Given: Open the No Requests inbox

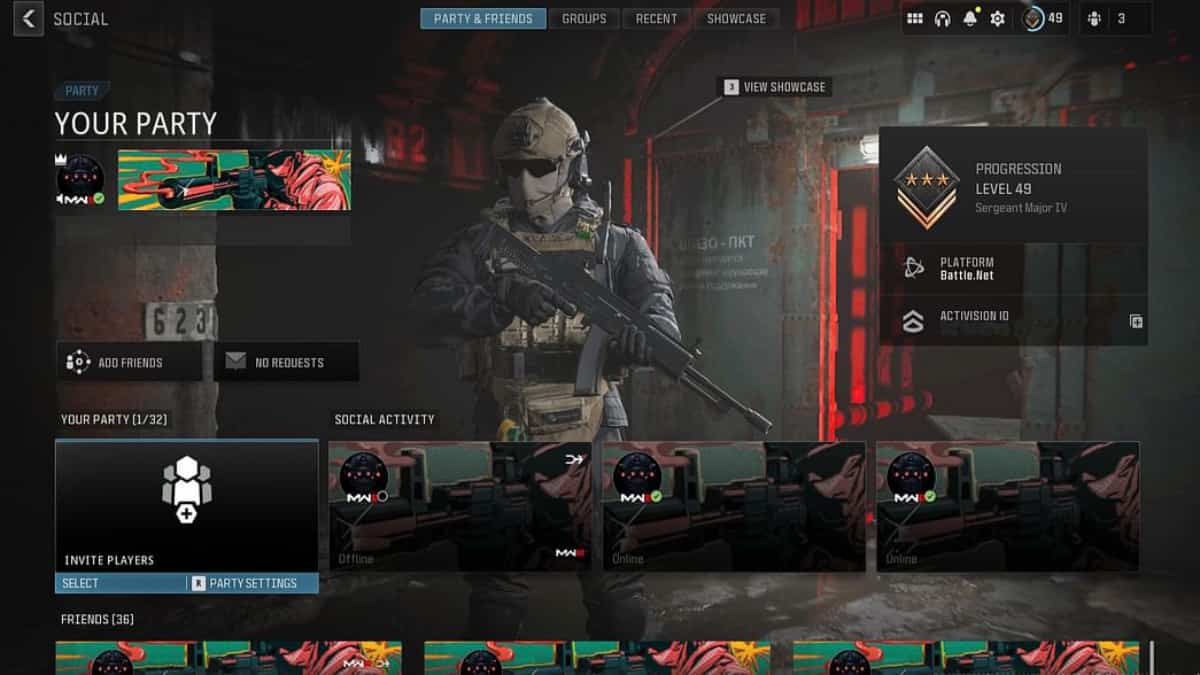Looking at the screenshot, I should (286, 362).
